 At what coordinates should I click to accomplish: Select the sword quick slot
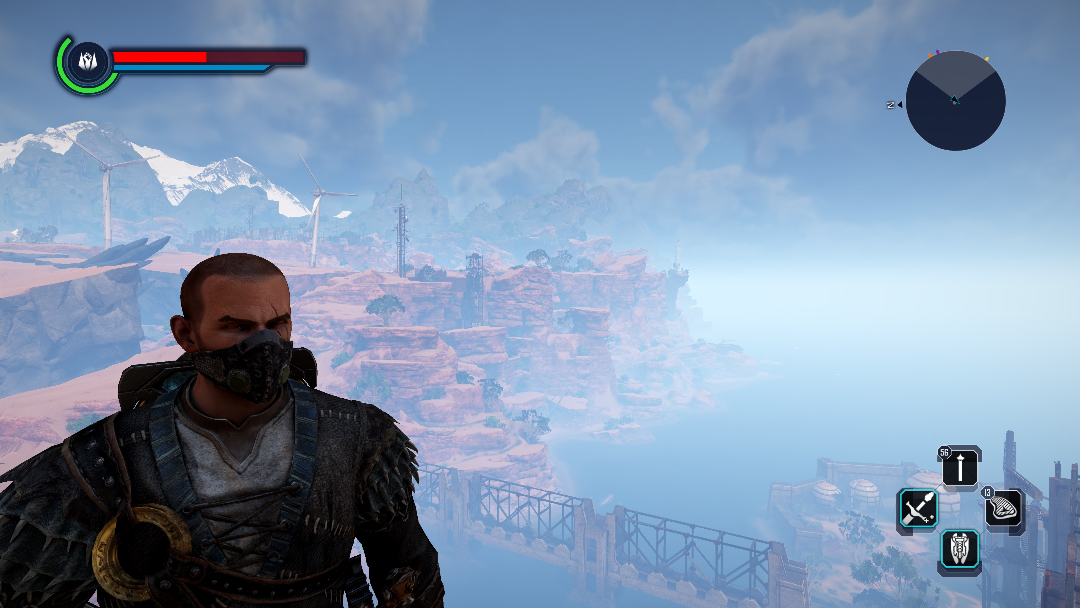point(917,510)
